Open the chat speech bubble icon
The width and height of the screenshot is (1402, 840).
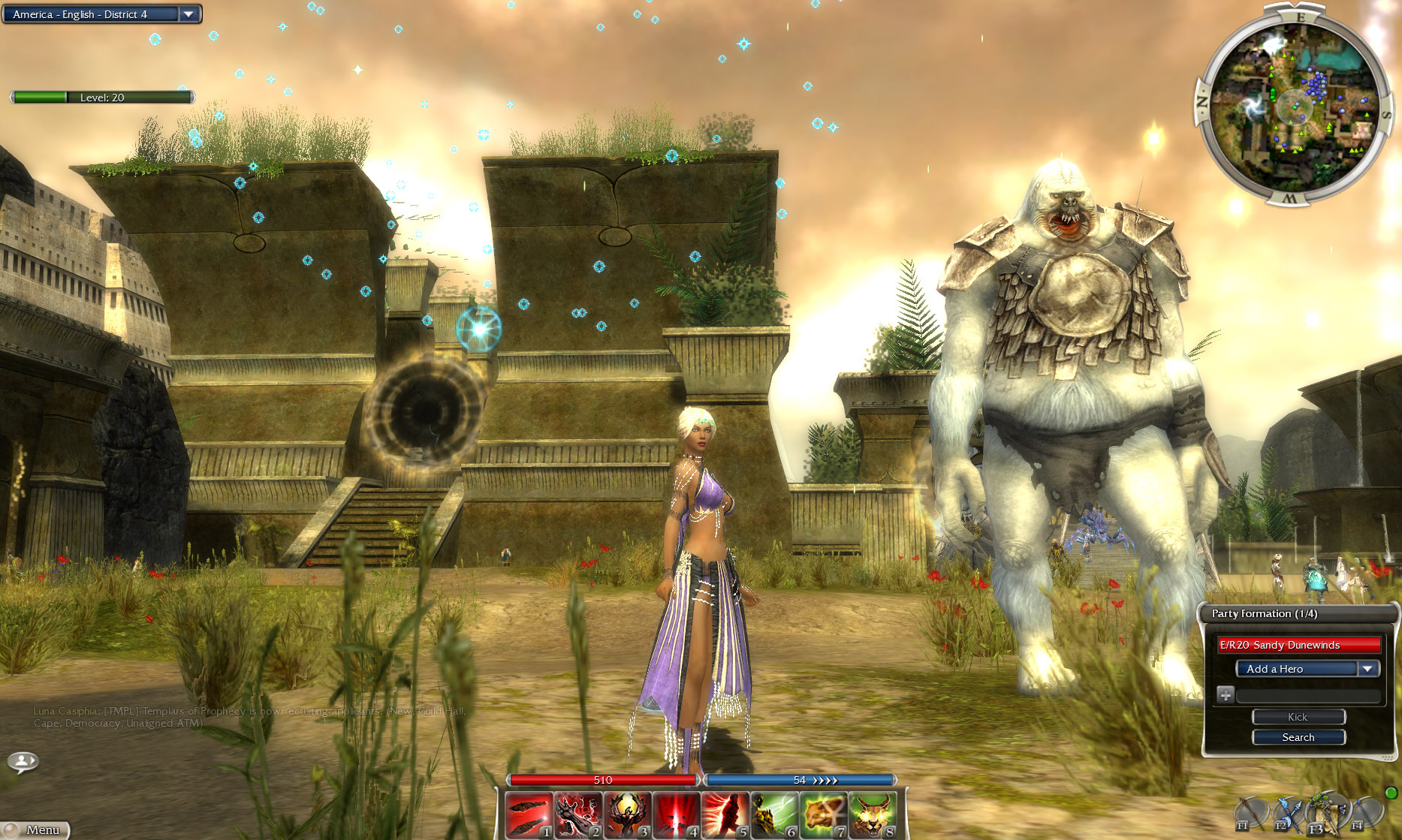(23, 762)
